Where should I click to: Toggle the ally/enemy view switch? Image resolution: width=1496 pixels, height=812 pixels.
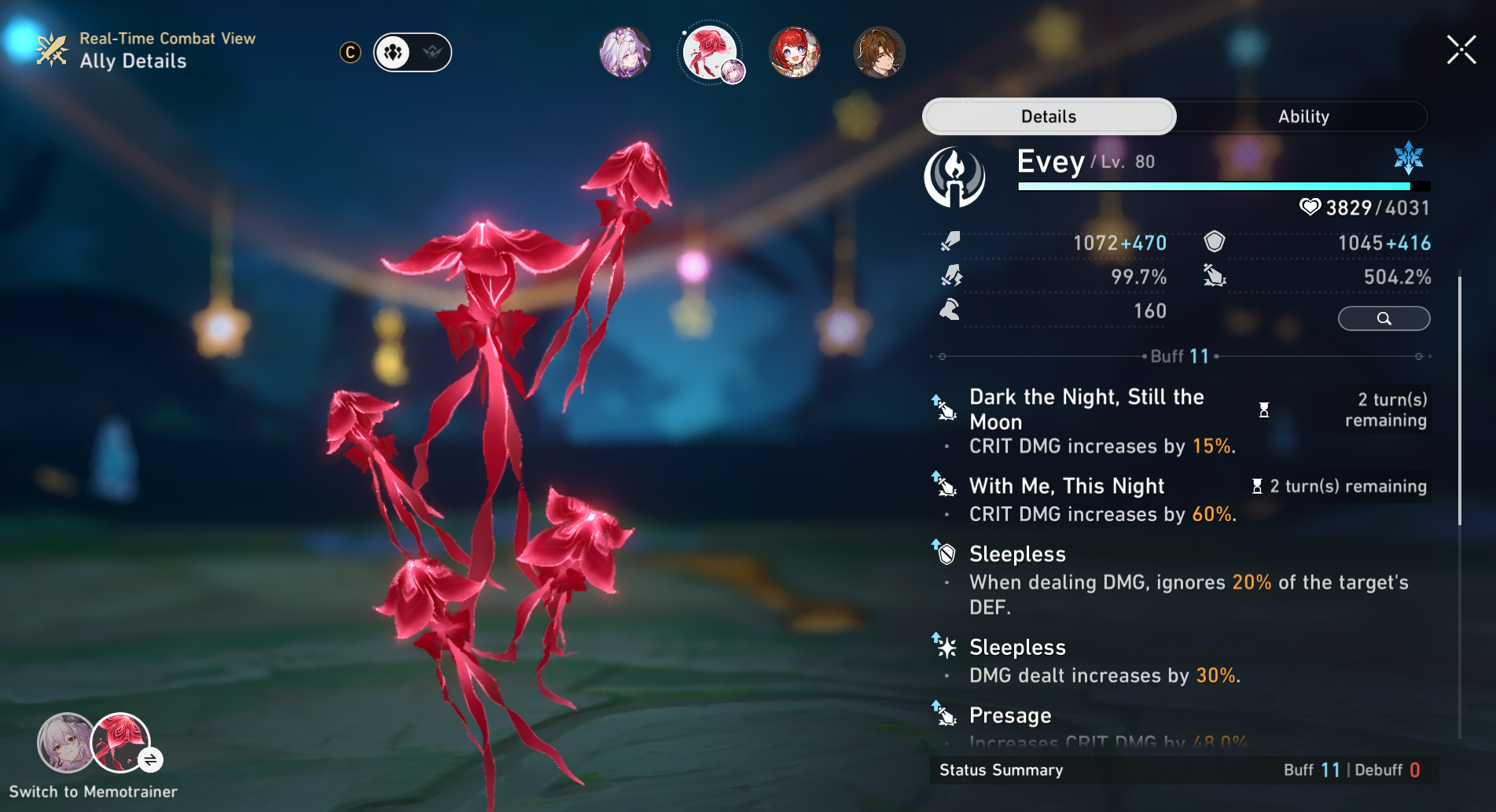(413, 53)
